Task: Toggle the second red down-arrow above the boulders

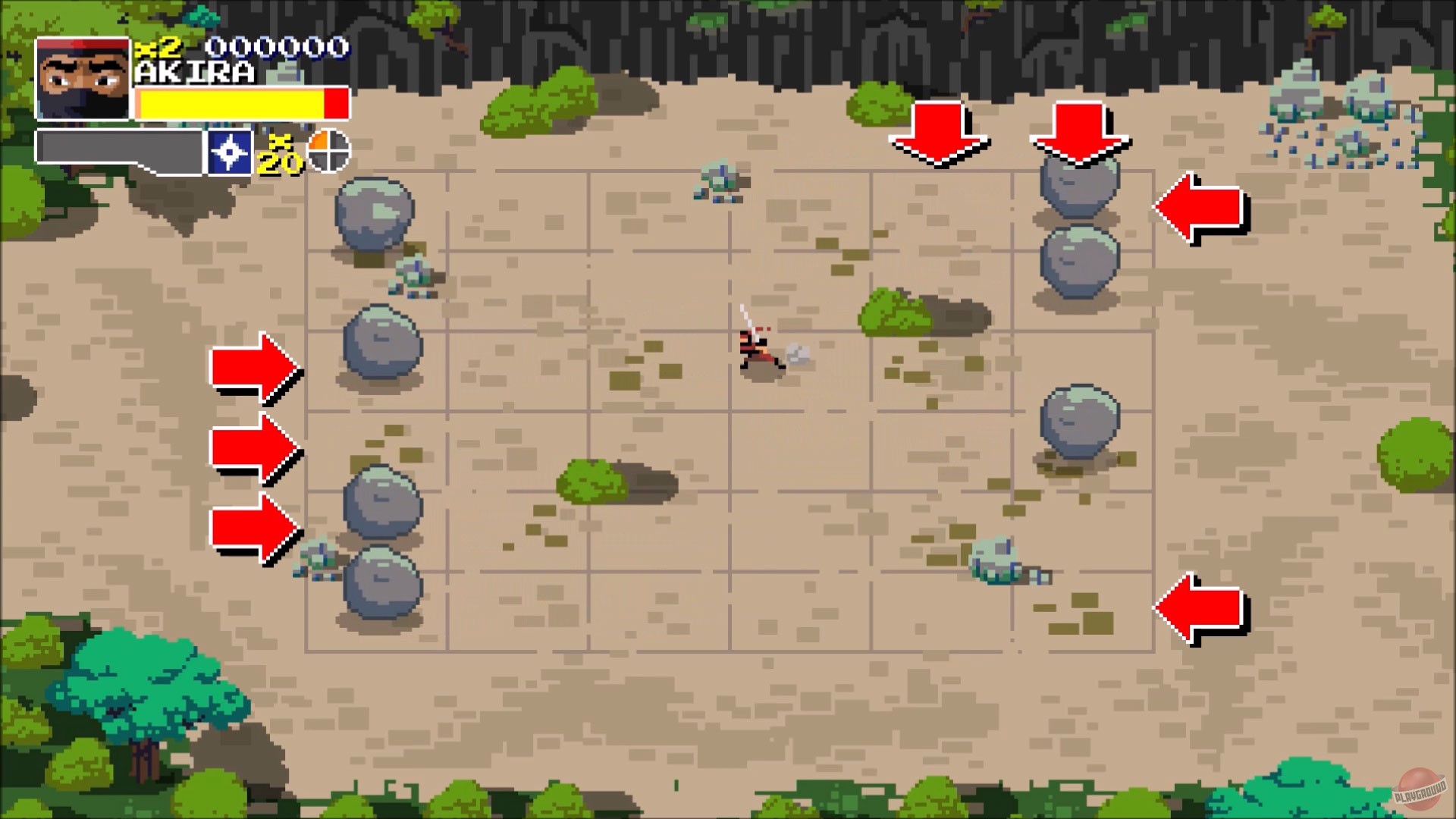Action: coord(1080,133)
